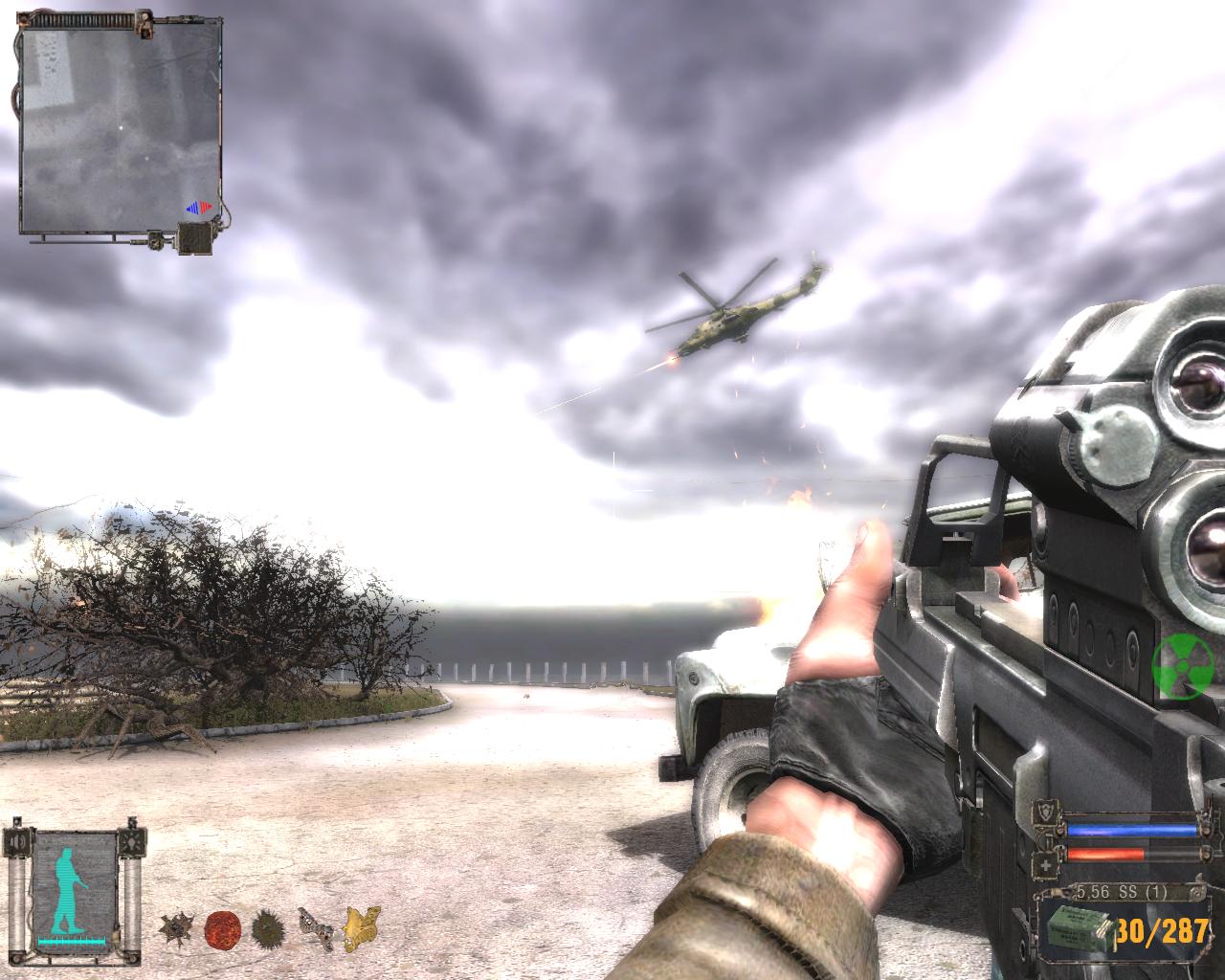
Task: Click the minimap in the corner
Action: (122, 128)
